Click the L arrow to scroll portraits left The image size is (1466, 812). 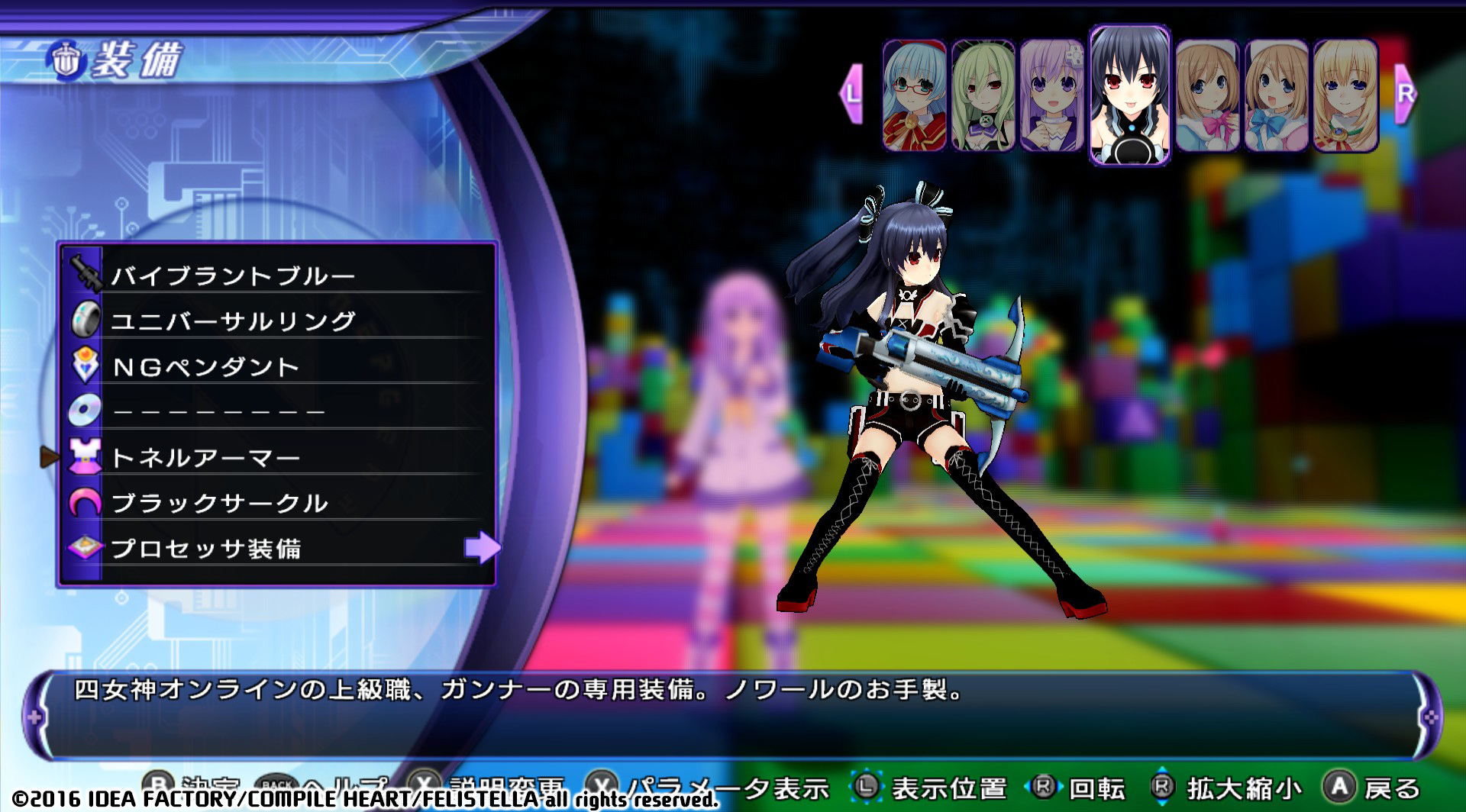tap(851, 94)
